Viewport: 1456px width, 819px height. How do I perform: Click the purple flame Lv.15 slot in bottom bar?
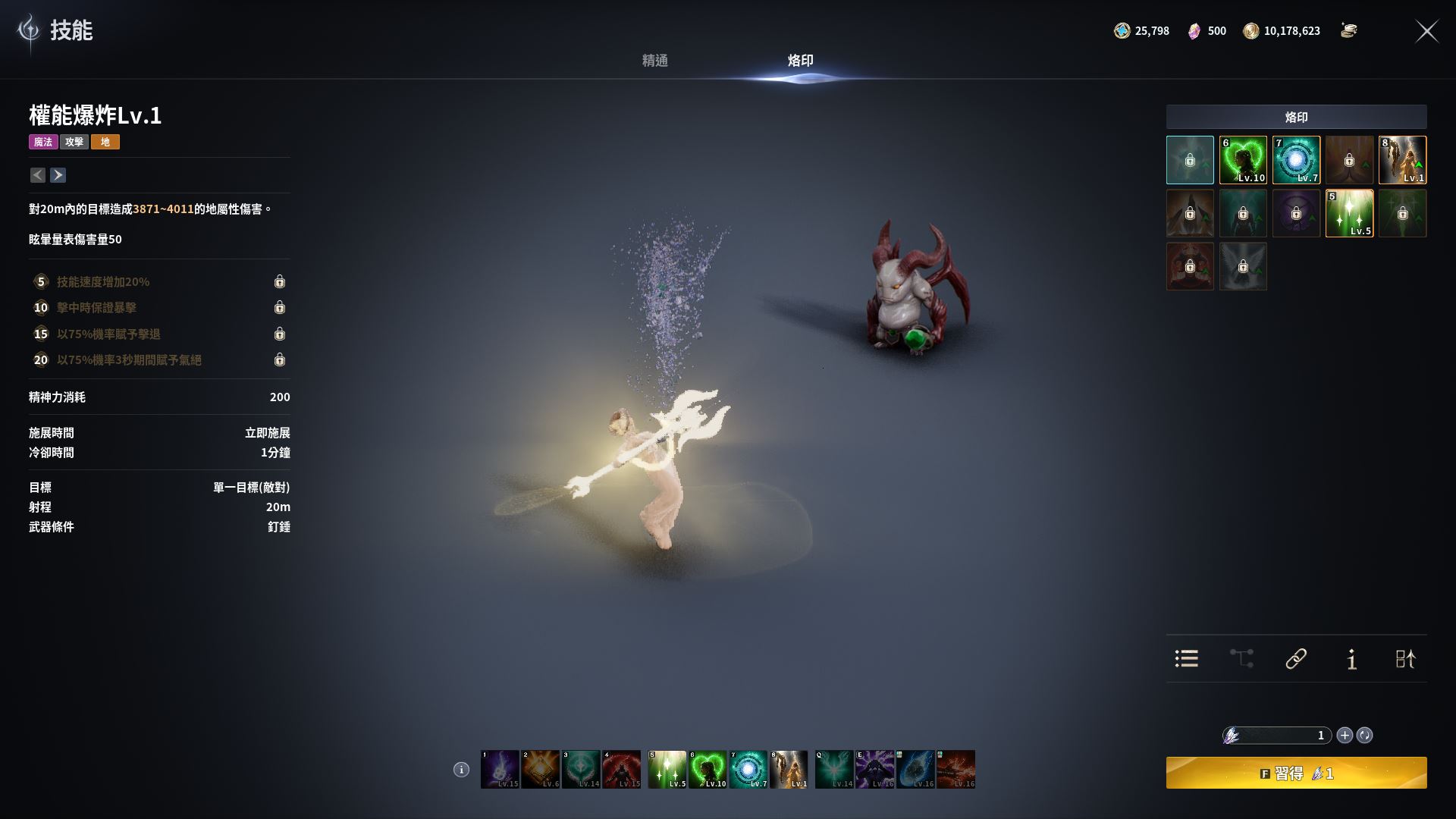point(500,770)
